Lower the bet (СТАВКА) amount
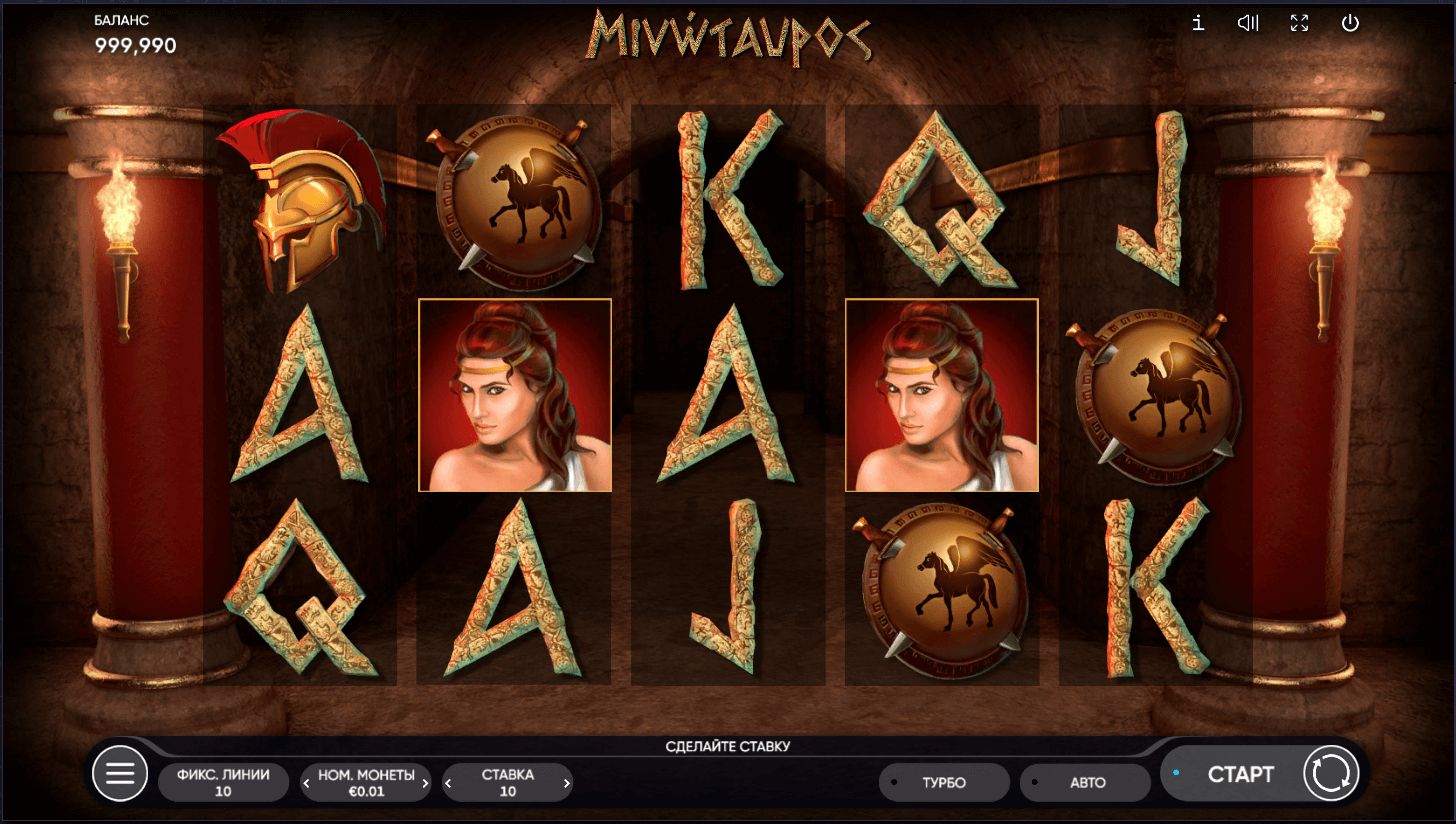Viewport: 1456px width, 824px height. tap(448, 783)
